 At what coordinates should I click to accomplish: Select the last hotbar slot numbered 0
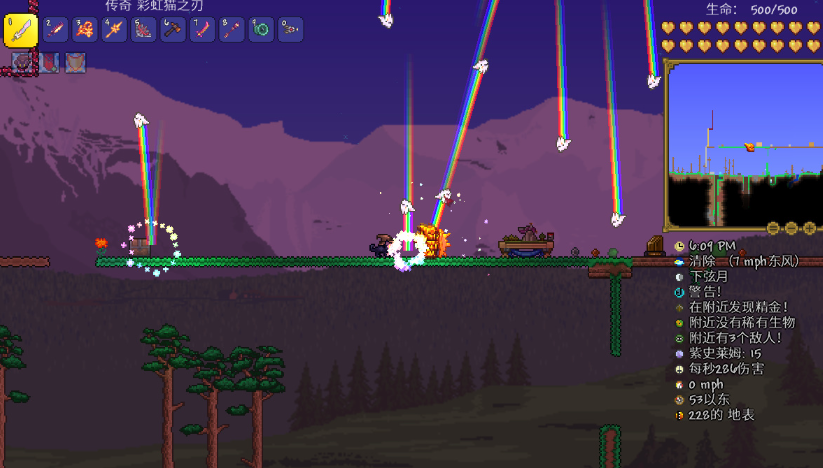(290, 29)
